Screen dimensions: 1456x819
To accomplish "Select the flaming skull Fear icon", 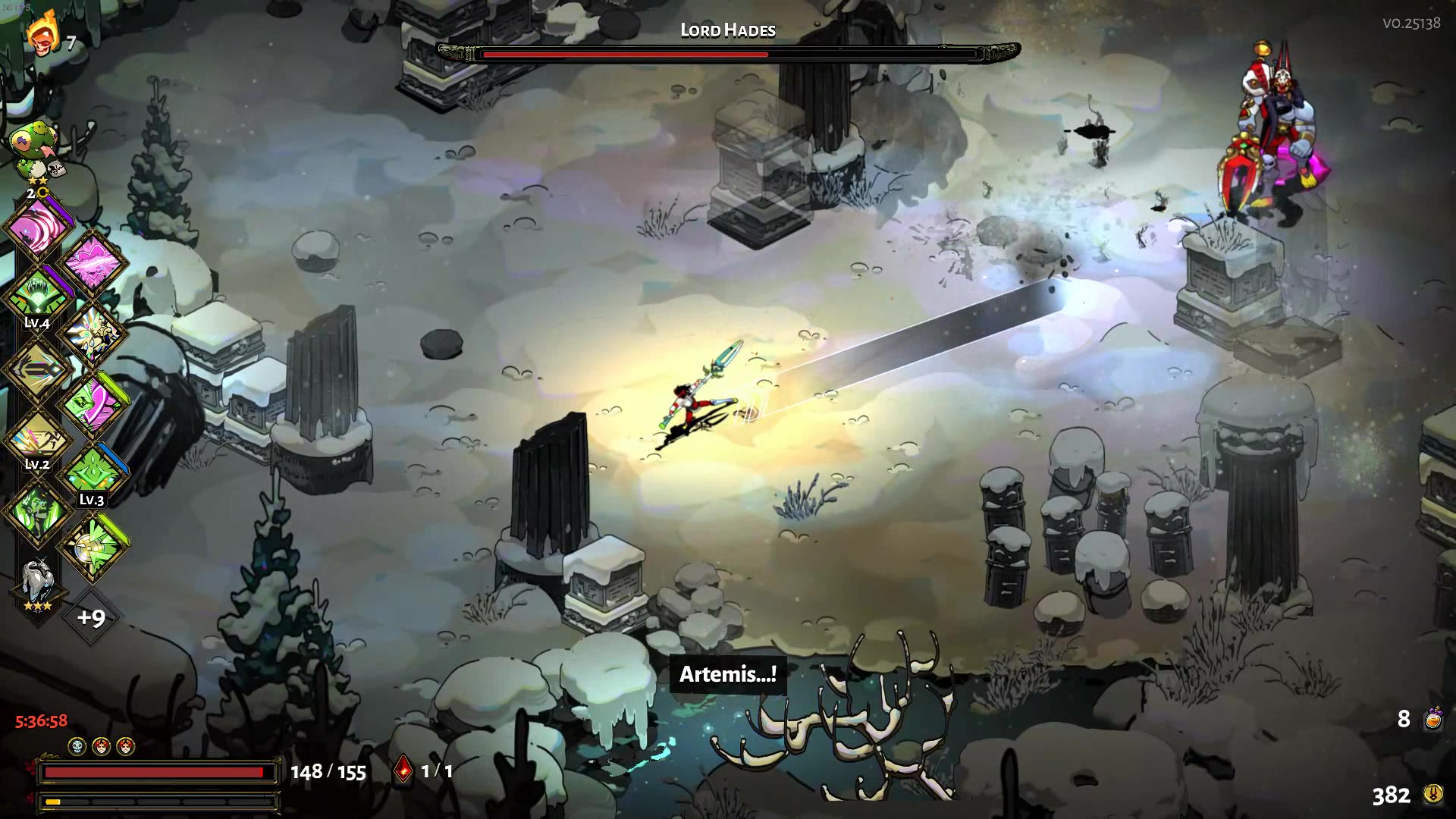I will click(42, 34).
